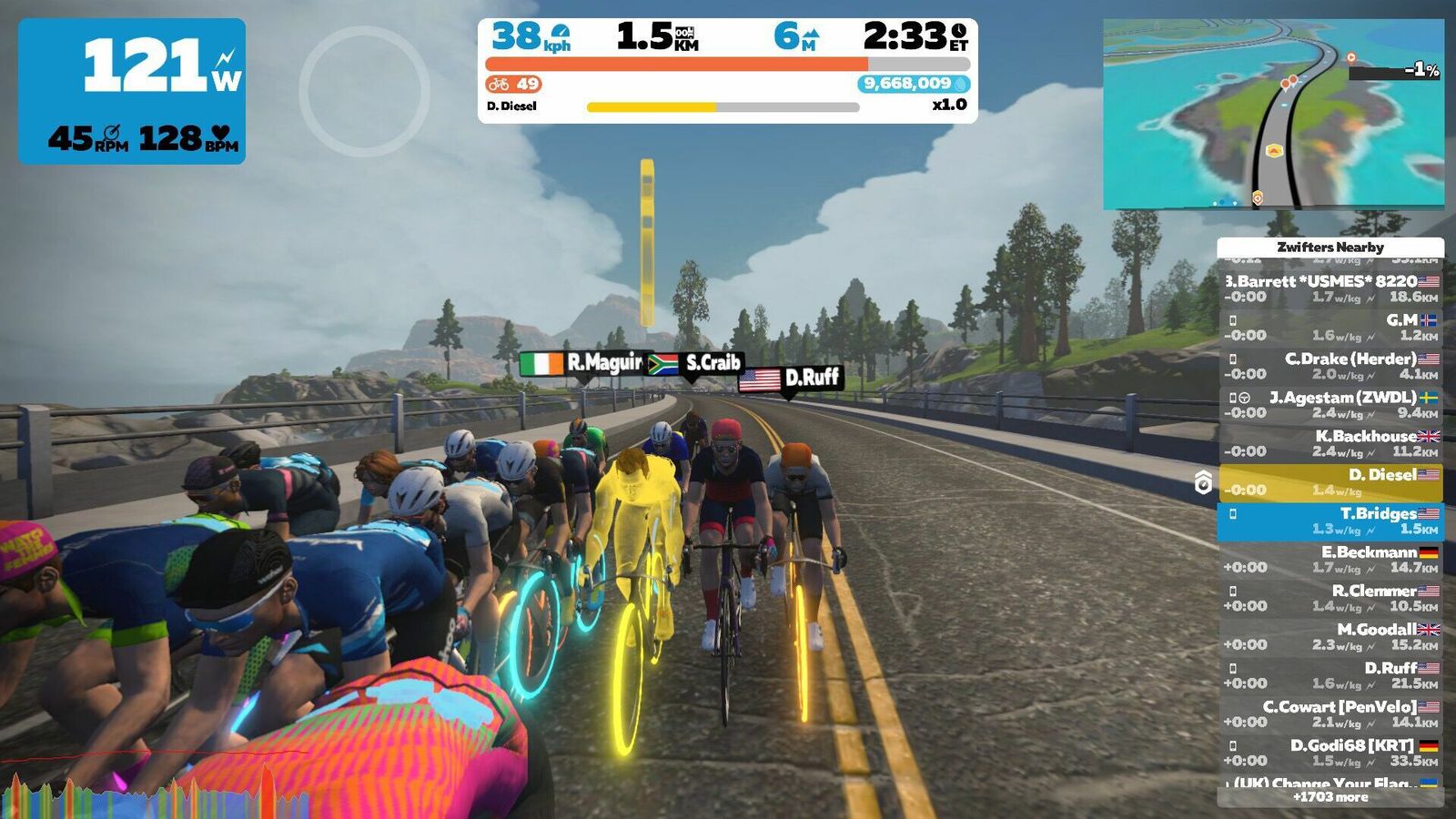Select R.Clemmer in the nearby list

pyautogui.click(x=1330, y=598)
